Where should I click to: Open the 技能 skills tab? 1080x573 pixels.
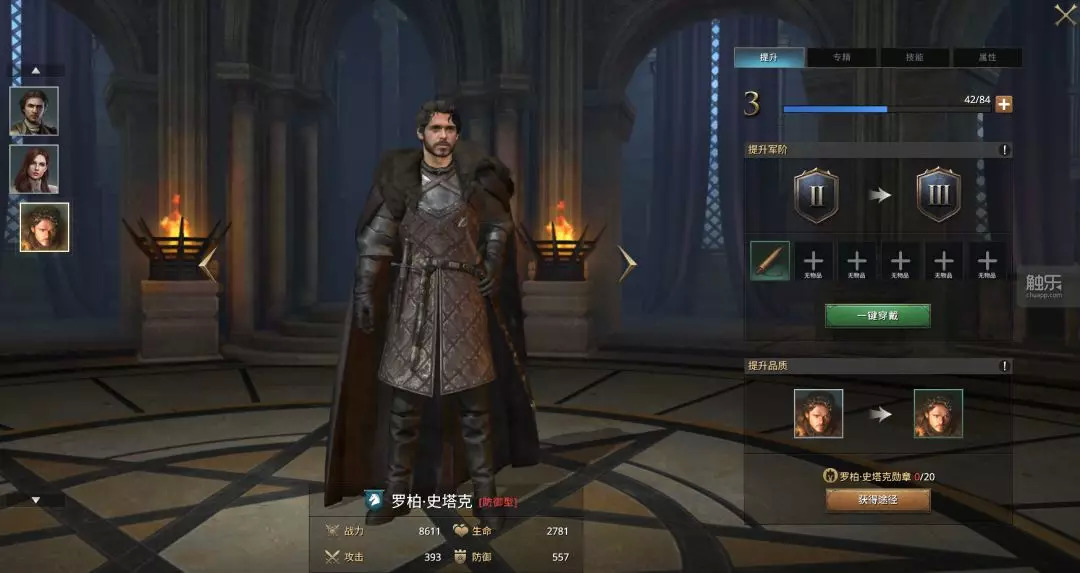[x=914, y=58]
